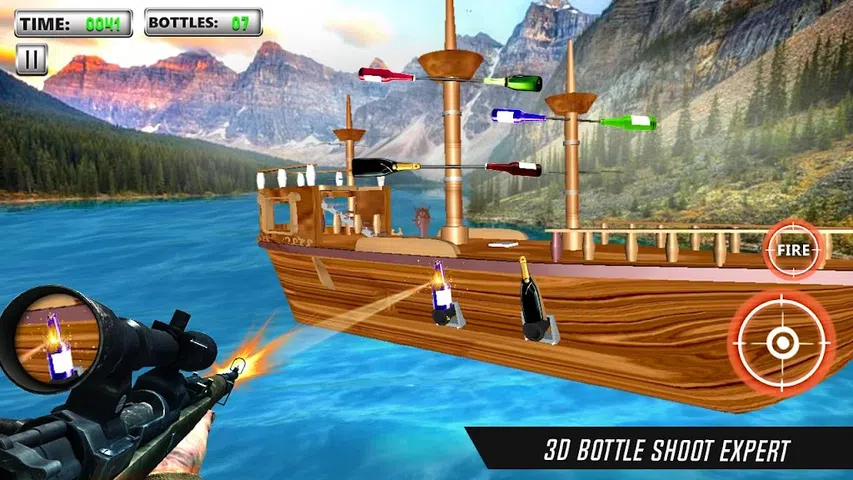Pause the game with the pause button
Image resolution: width=853 pixels, height=480 pixels.
[x=32, y=59]
